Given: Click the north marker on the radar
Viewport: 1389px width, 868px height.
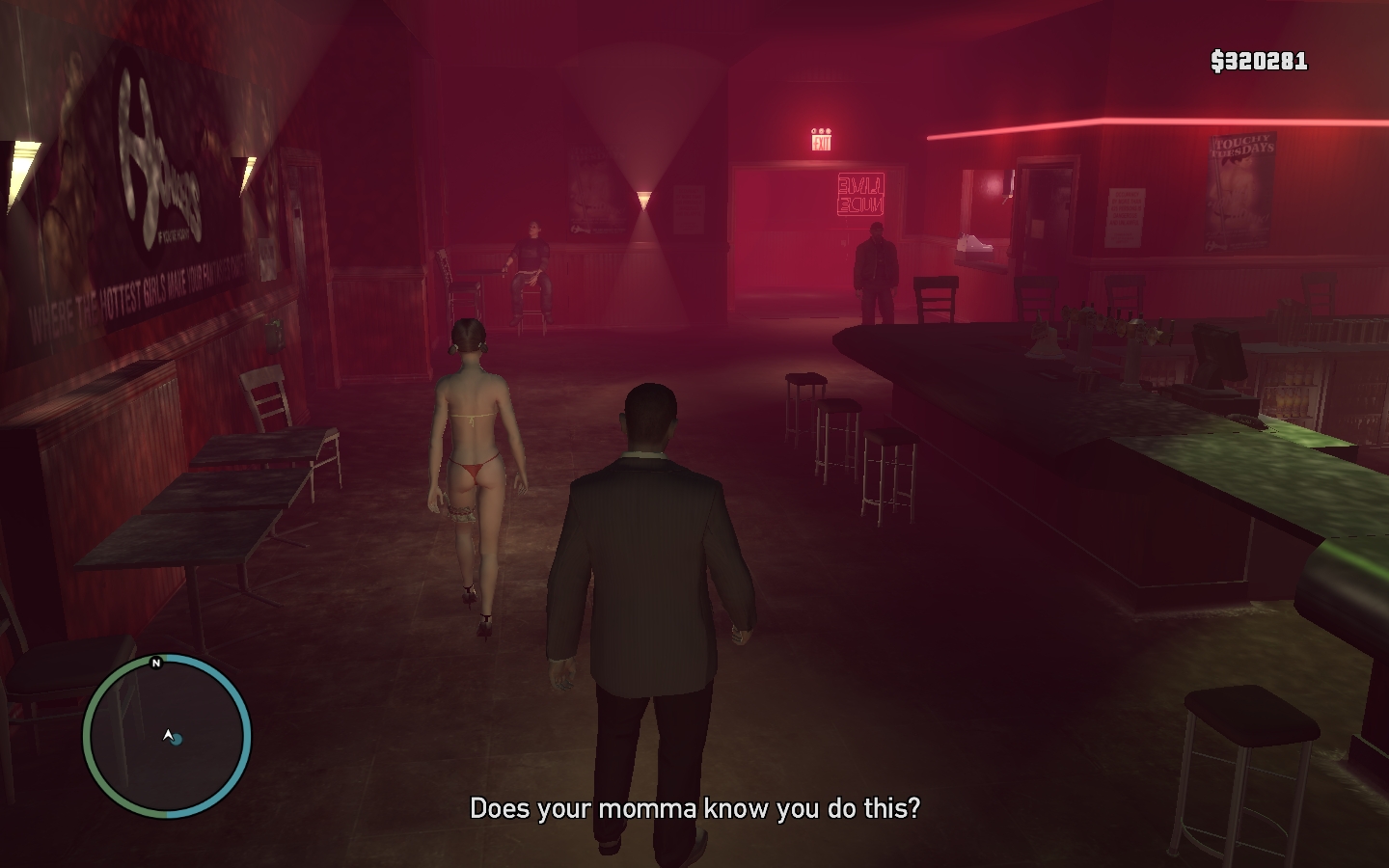Looking at the screenshot, I should point(156,663).
